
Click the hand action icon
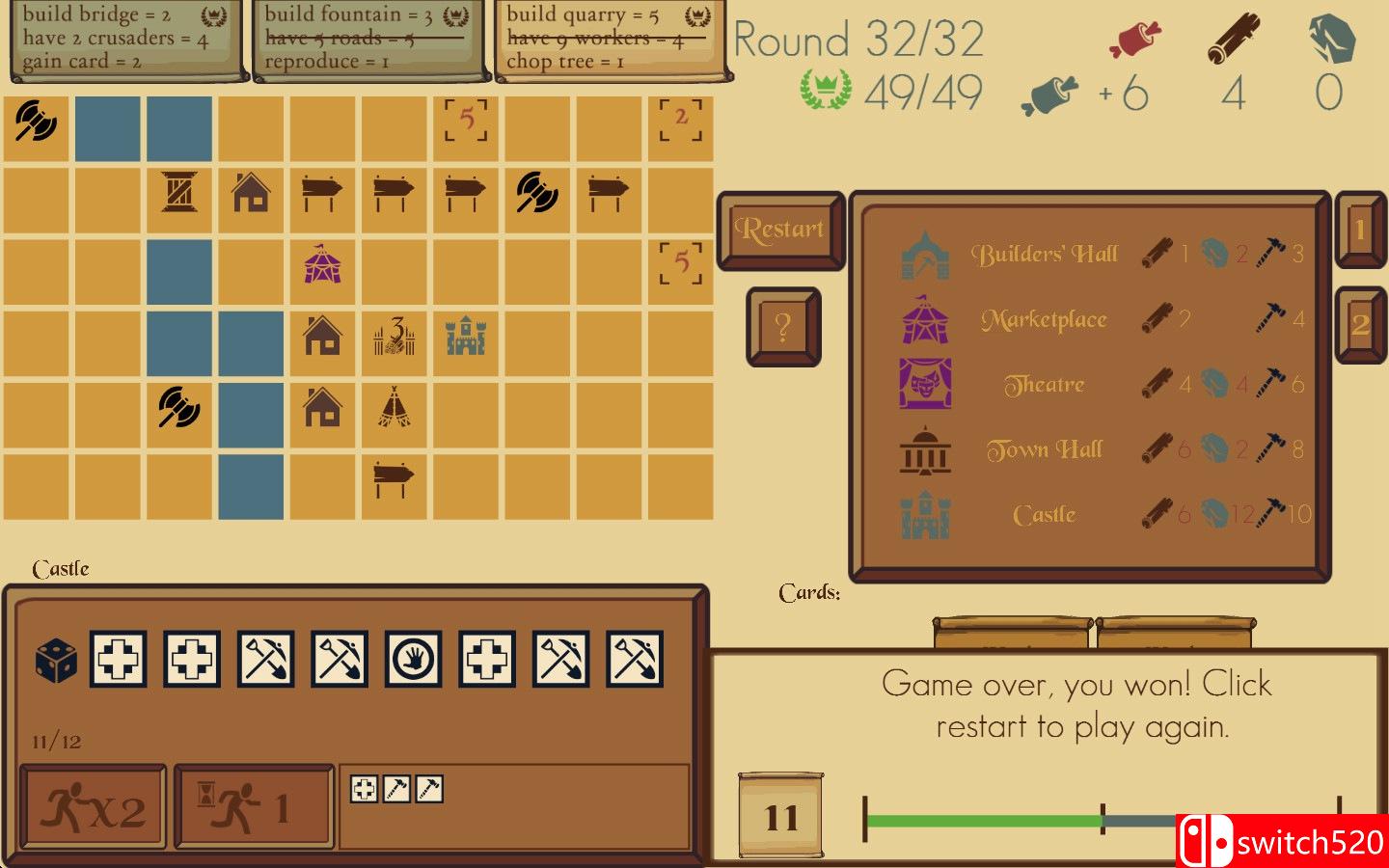point(414,660)
